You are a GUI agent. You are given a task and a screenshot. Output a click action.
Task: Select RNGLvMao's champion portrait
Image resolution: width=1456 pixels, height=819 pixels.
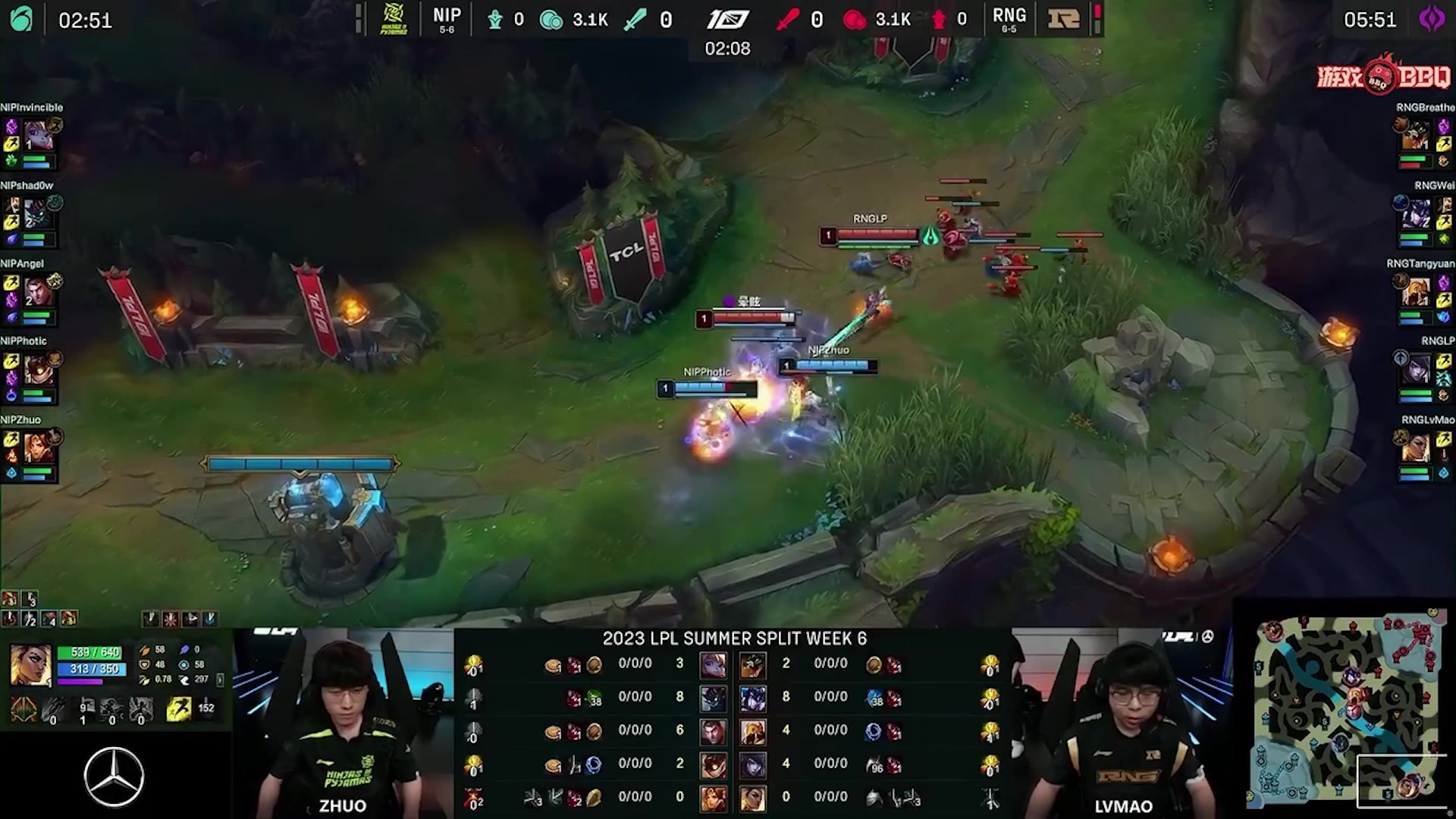pos(1416,449)
